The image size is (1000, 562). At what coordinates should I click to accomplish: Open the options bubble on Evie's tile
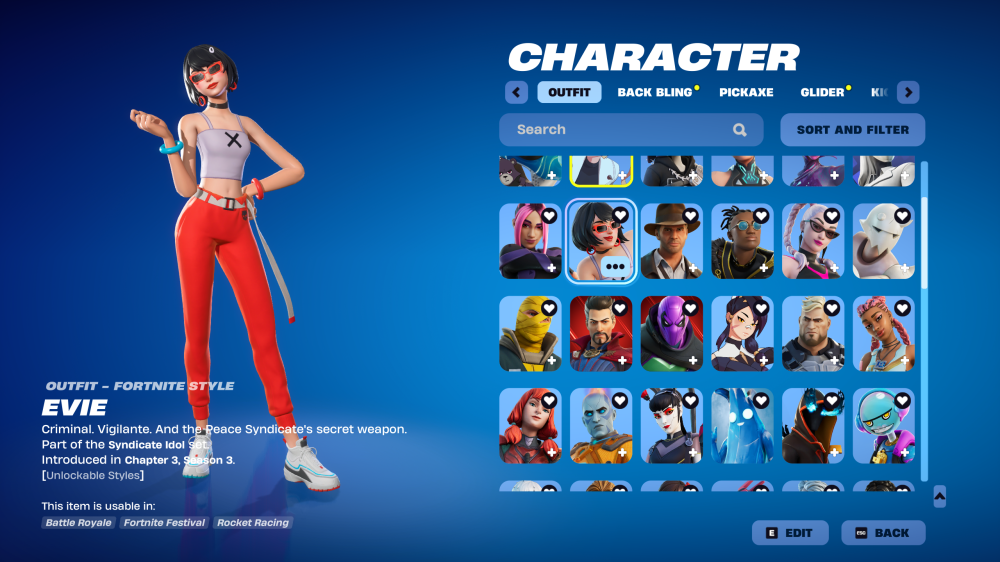[x=614, y=268]
